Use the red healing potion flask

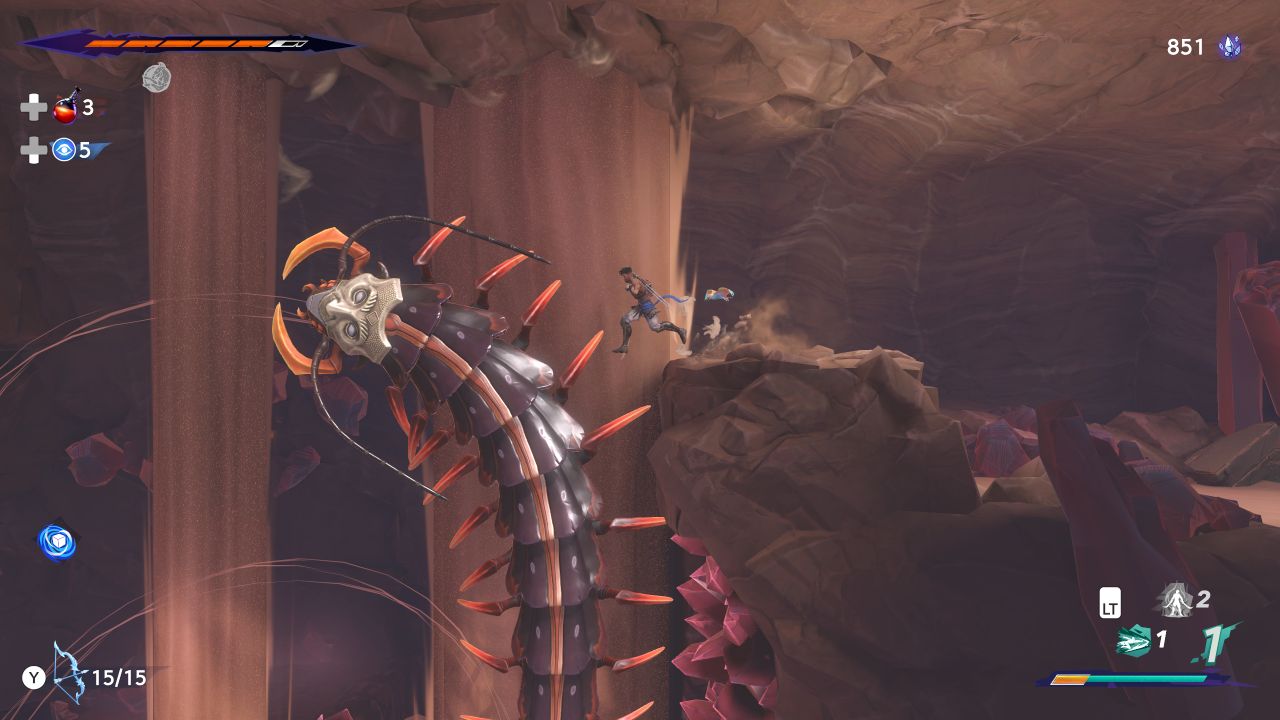click(67, 106)
